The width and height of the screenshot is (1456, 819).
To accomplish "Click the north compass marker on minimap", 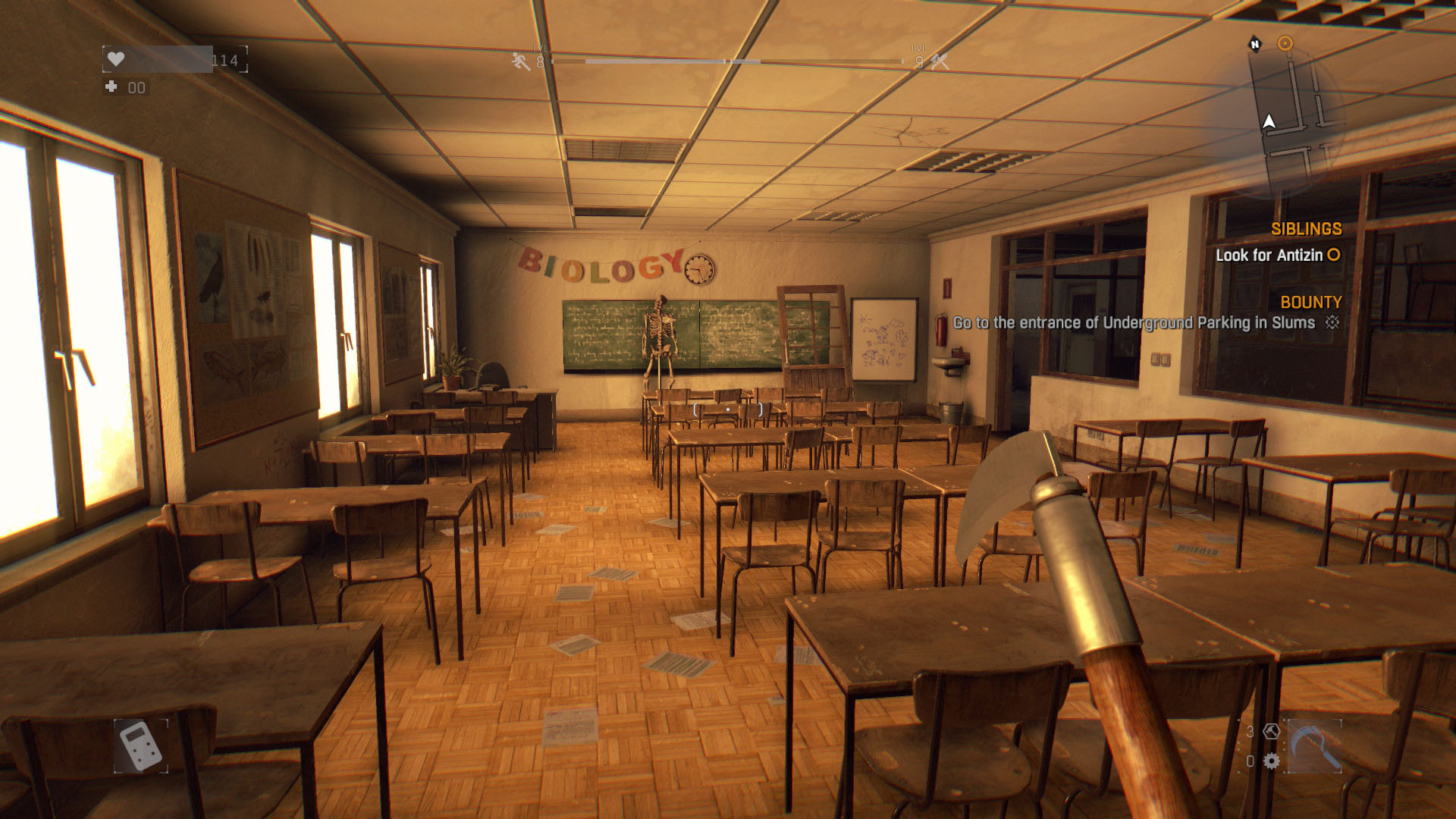I will tap(1255, 45).
